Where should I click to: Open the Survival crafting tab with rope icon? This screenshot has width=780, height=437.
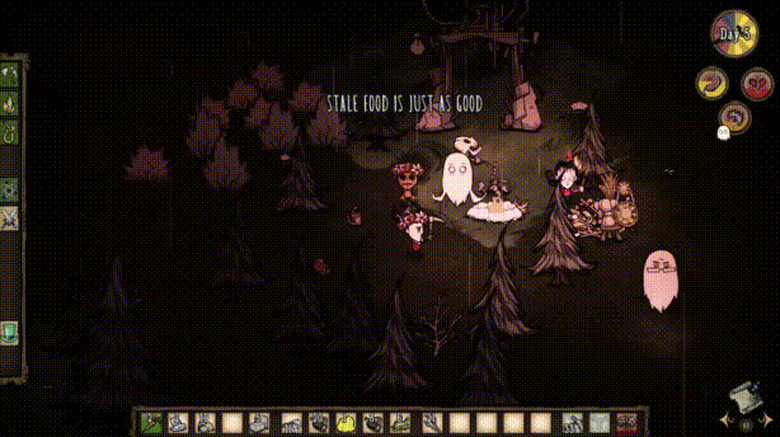[11, 130]
